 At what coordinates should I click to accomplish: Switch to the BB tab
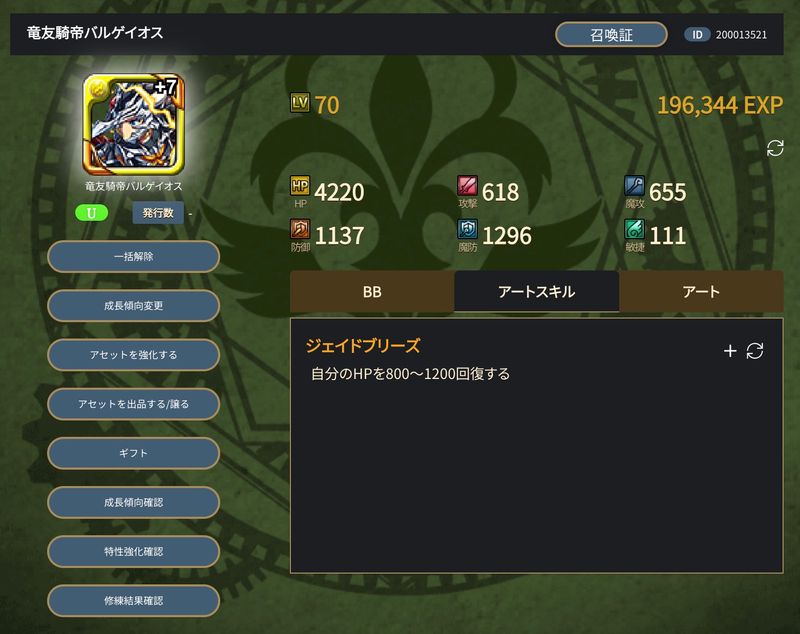[372, 292]
